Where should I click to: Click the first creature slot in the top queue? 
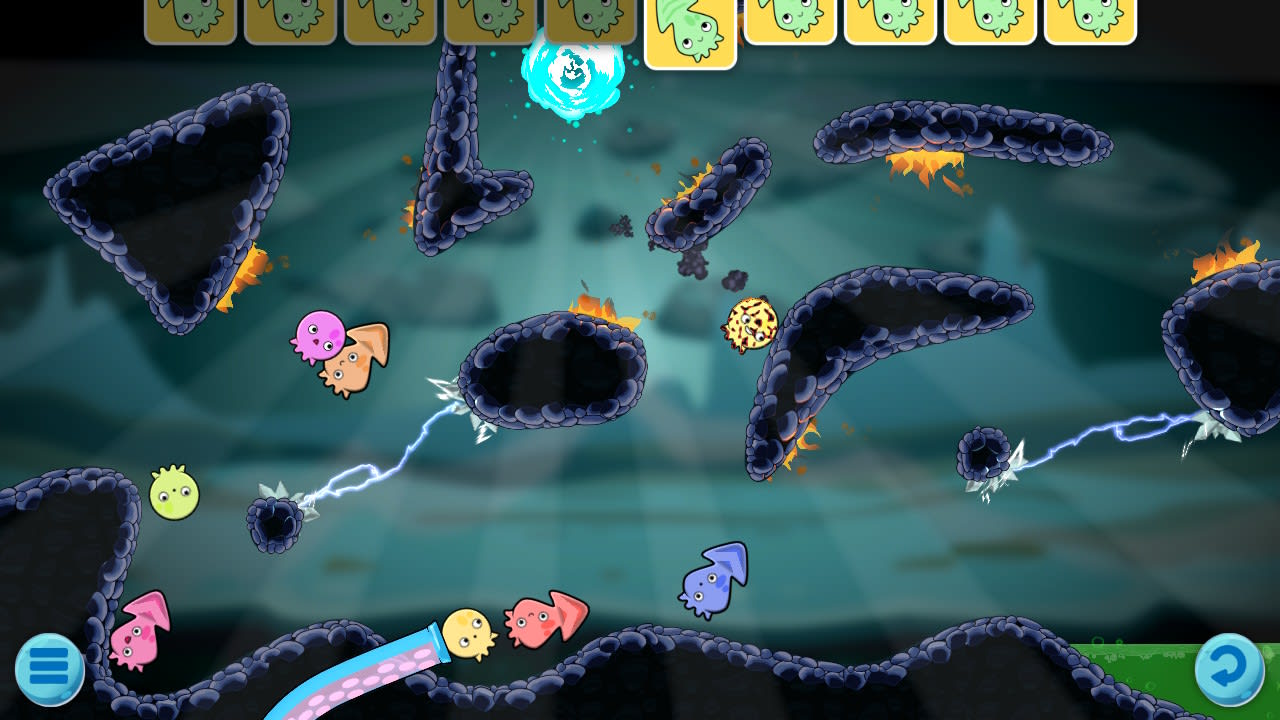tap(188, 22)
